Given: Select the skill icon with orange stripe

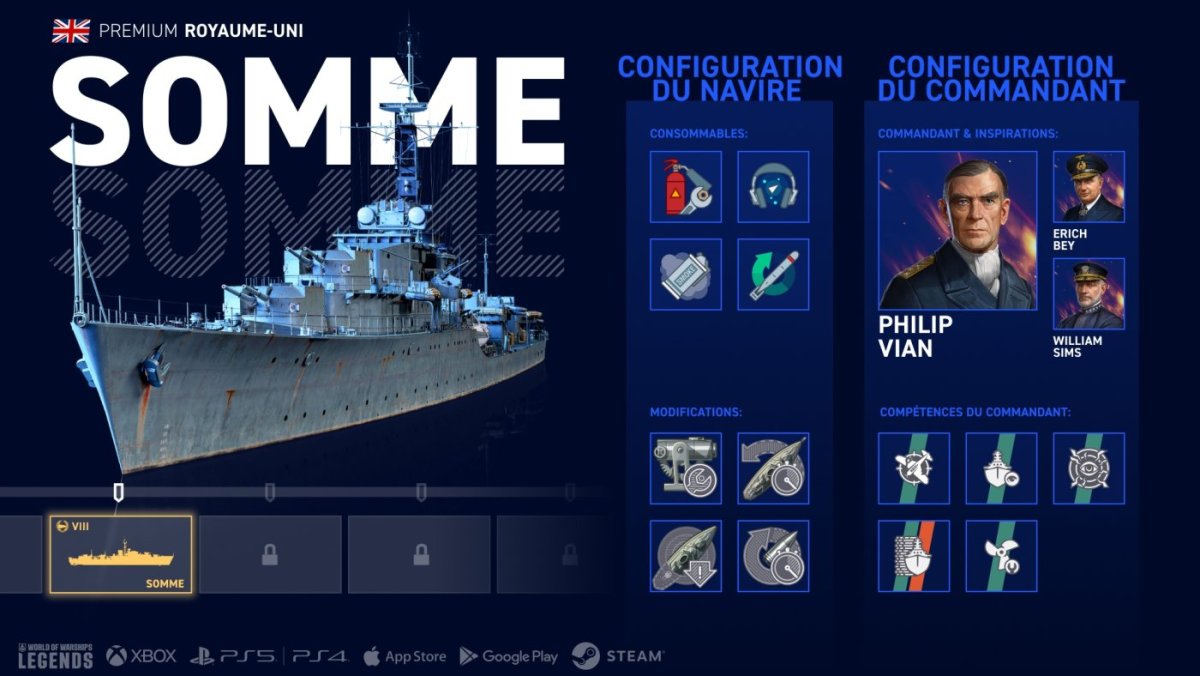Looking at the screenshot, I should coord(914,556).
